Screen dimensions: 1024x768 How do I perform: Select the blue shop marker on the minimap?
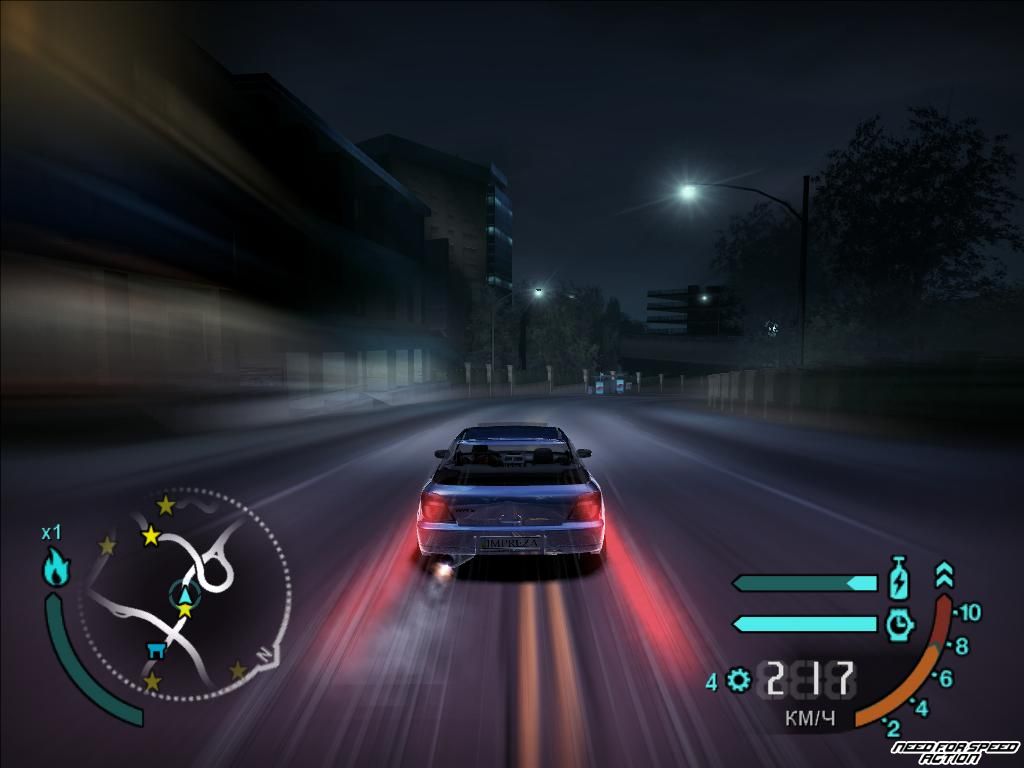tap(156, 651)
